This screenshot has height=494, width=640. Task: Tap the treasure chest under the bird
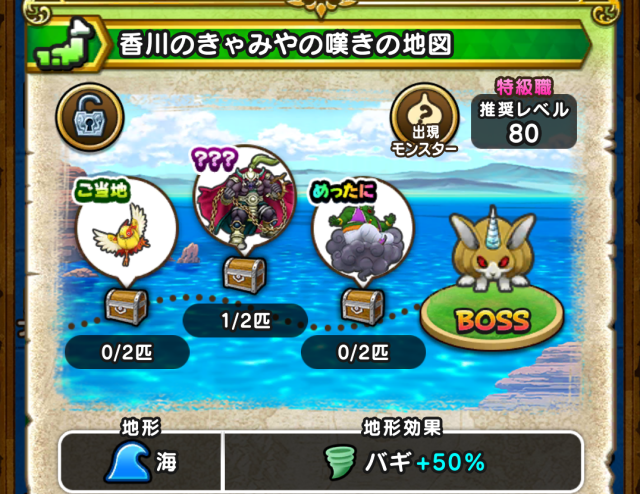point(126,305)
